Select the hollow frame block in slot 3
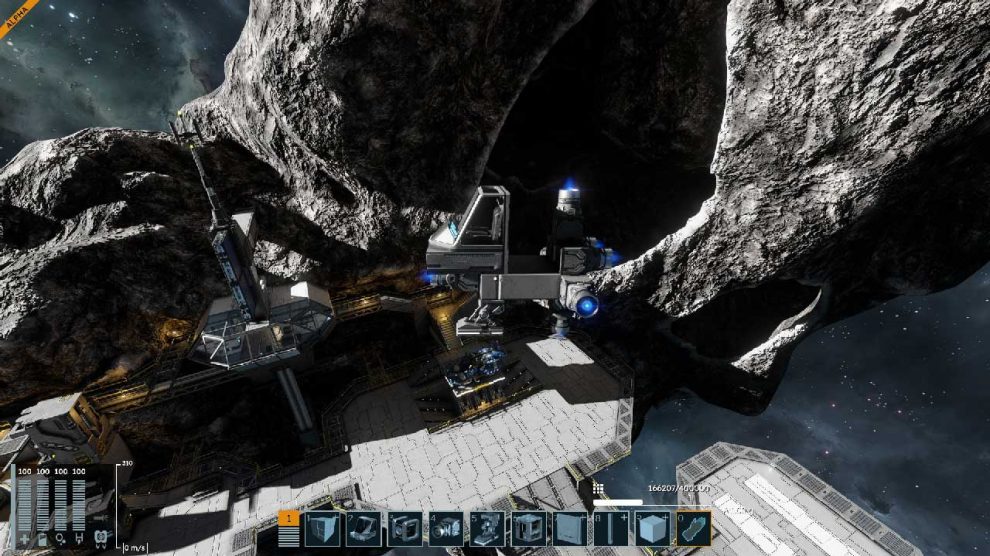 [x=405, y=528]
